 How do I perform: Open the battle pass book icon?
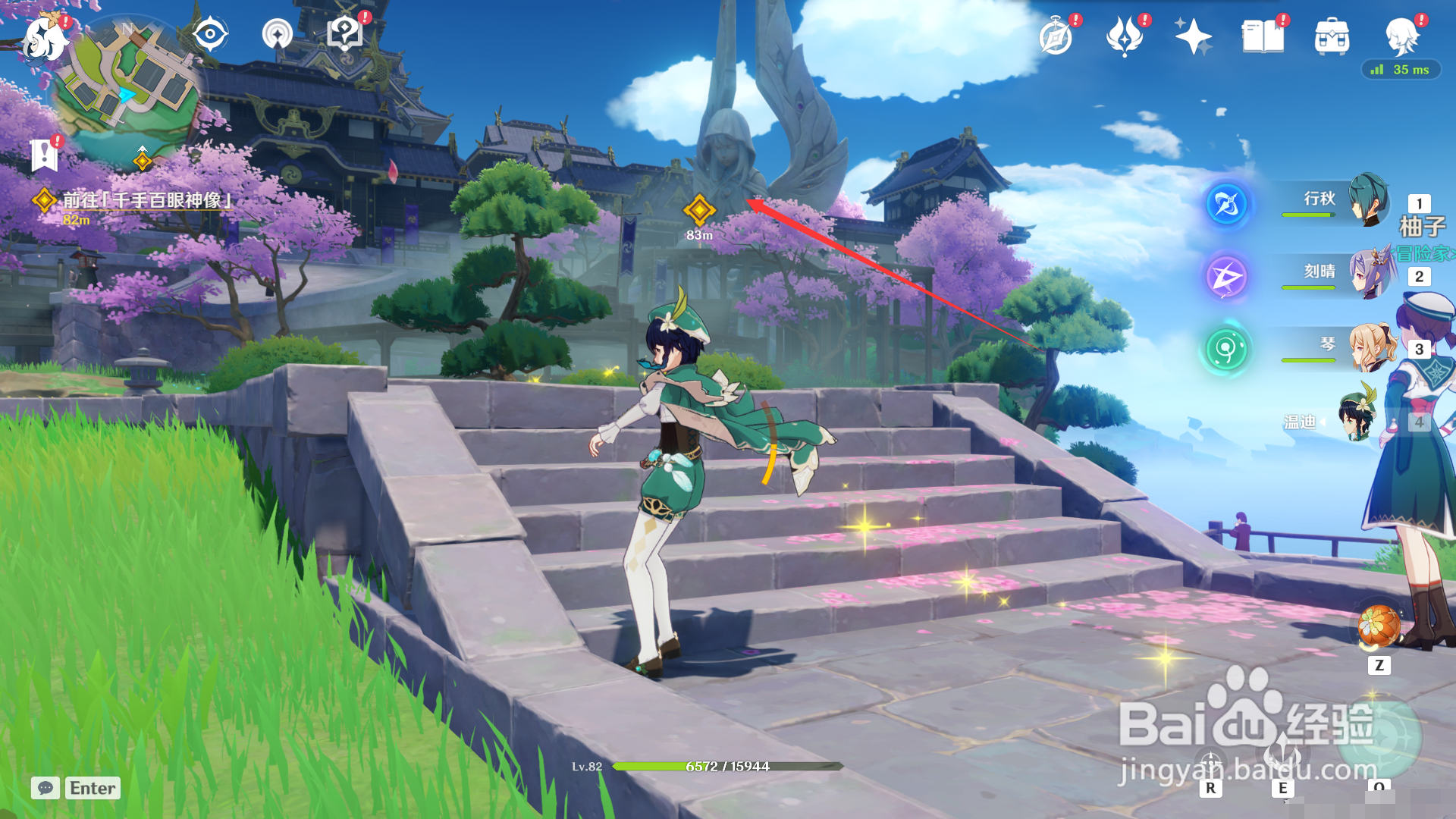pos(1263,36)
